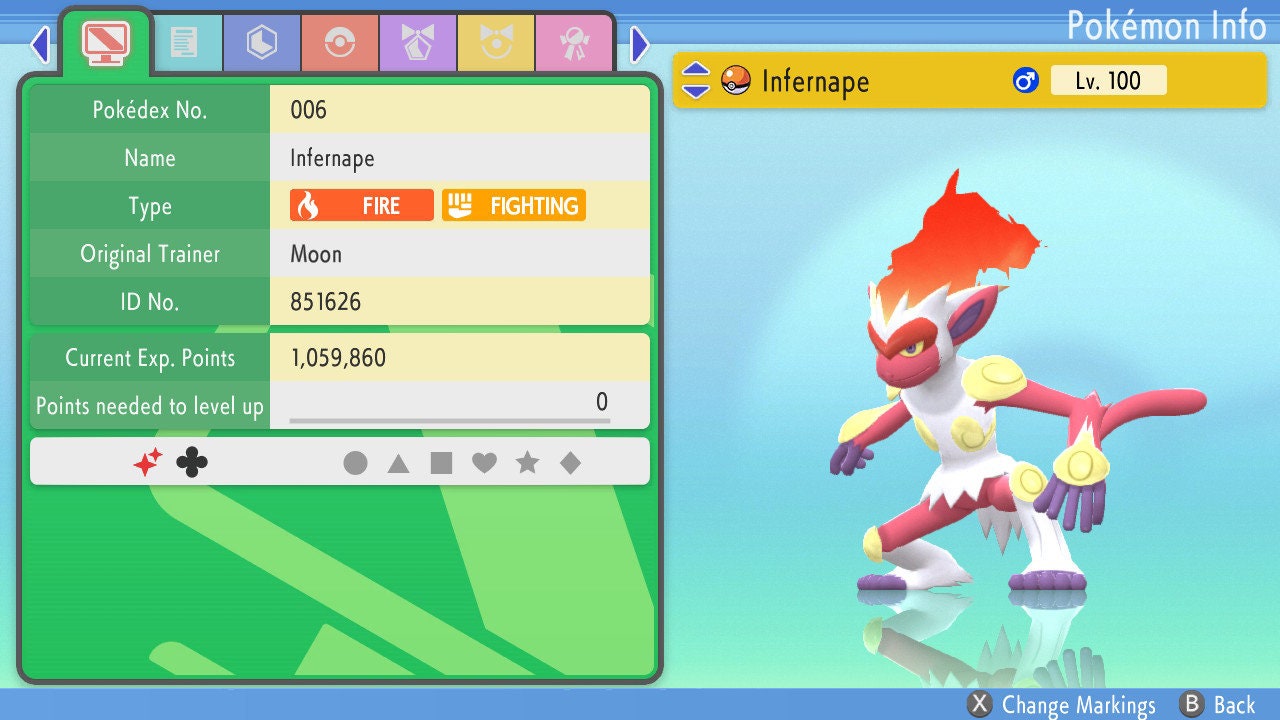The height and width of the screenshot is (720, 1280).
Task: Toggle the star marking
Action: pyautogui.click(x=527, y=463)
